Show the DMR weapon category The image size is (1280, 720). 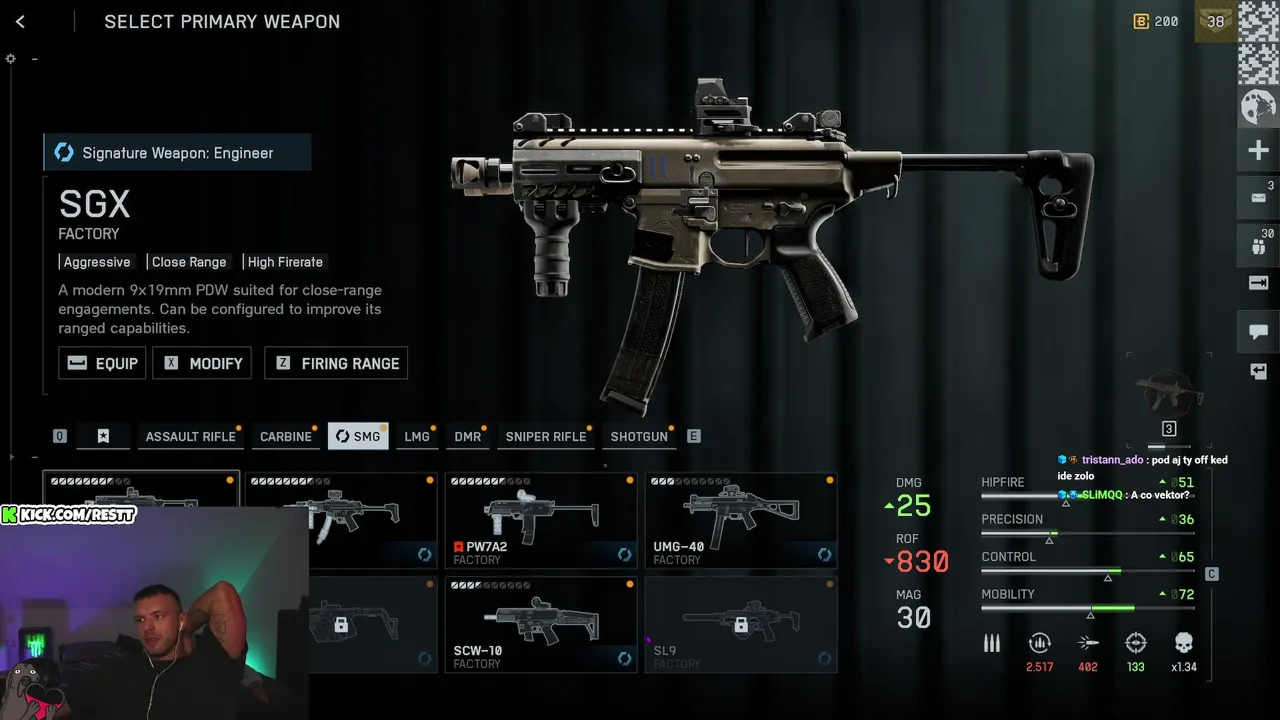(467, 436)
